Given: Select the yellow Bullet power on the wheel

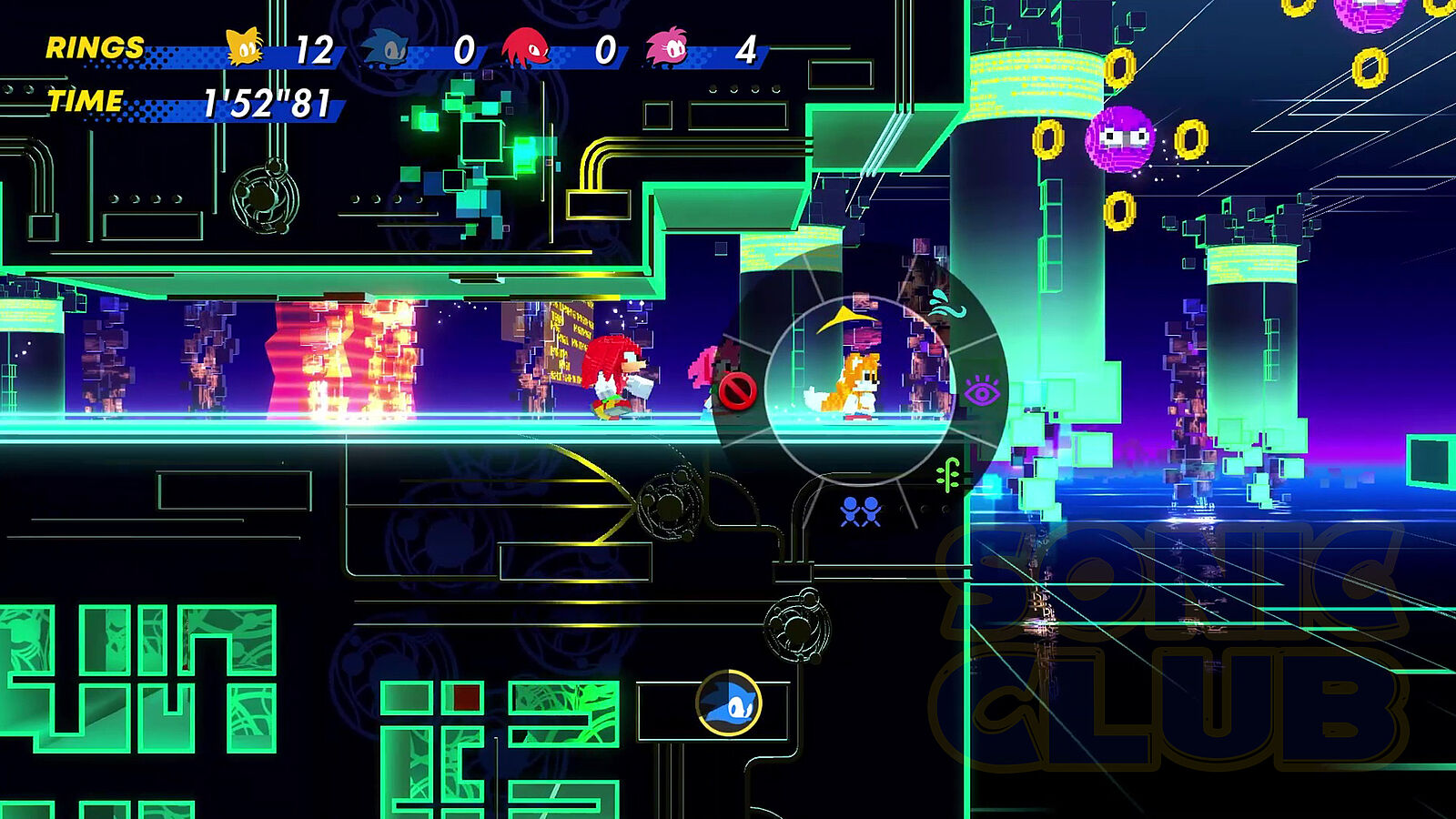Looking at the screenshot, I should (844, 318).
